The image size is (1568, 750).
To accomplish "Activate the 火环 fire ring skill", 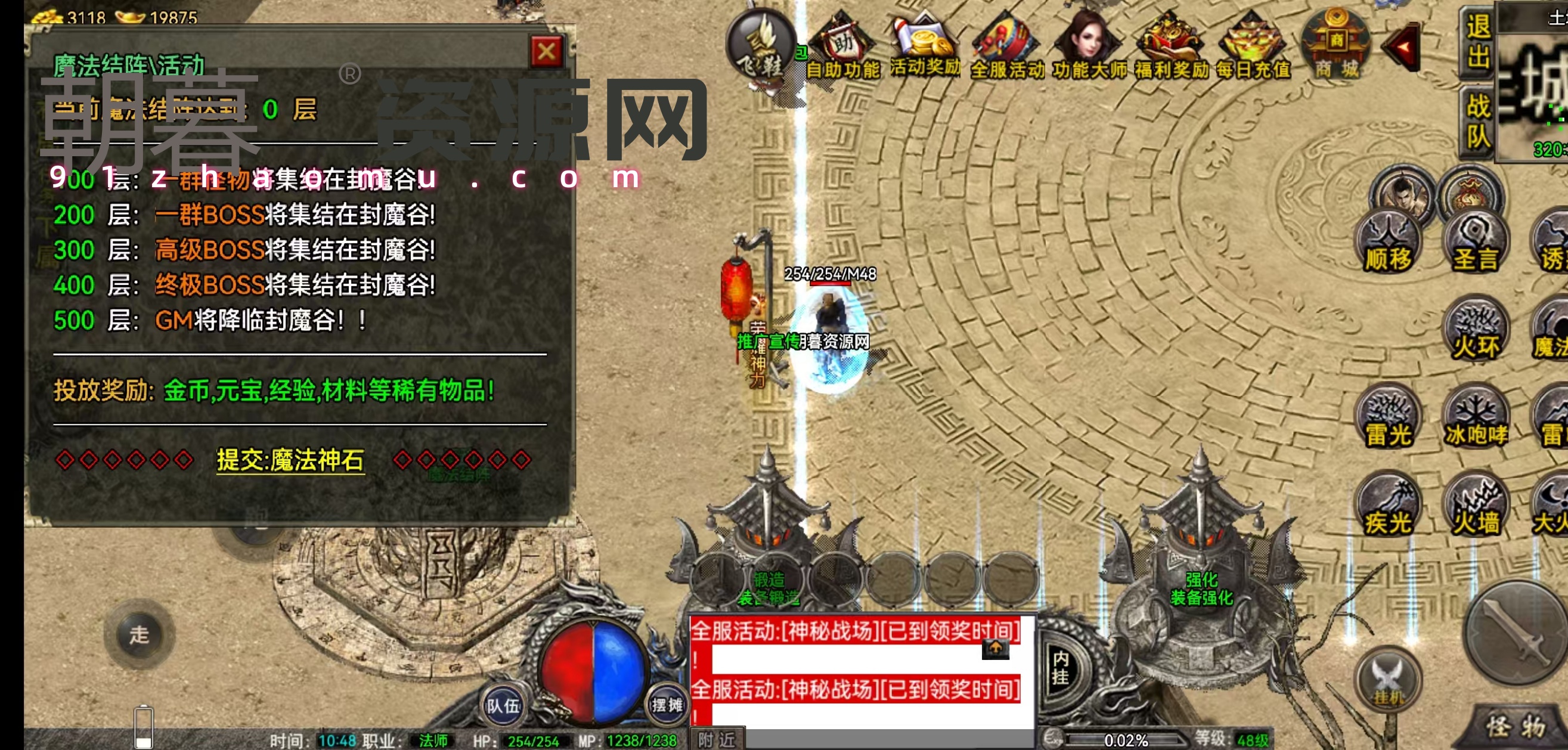I will pyautogui.click(x=1475, y=332).
